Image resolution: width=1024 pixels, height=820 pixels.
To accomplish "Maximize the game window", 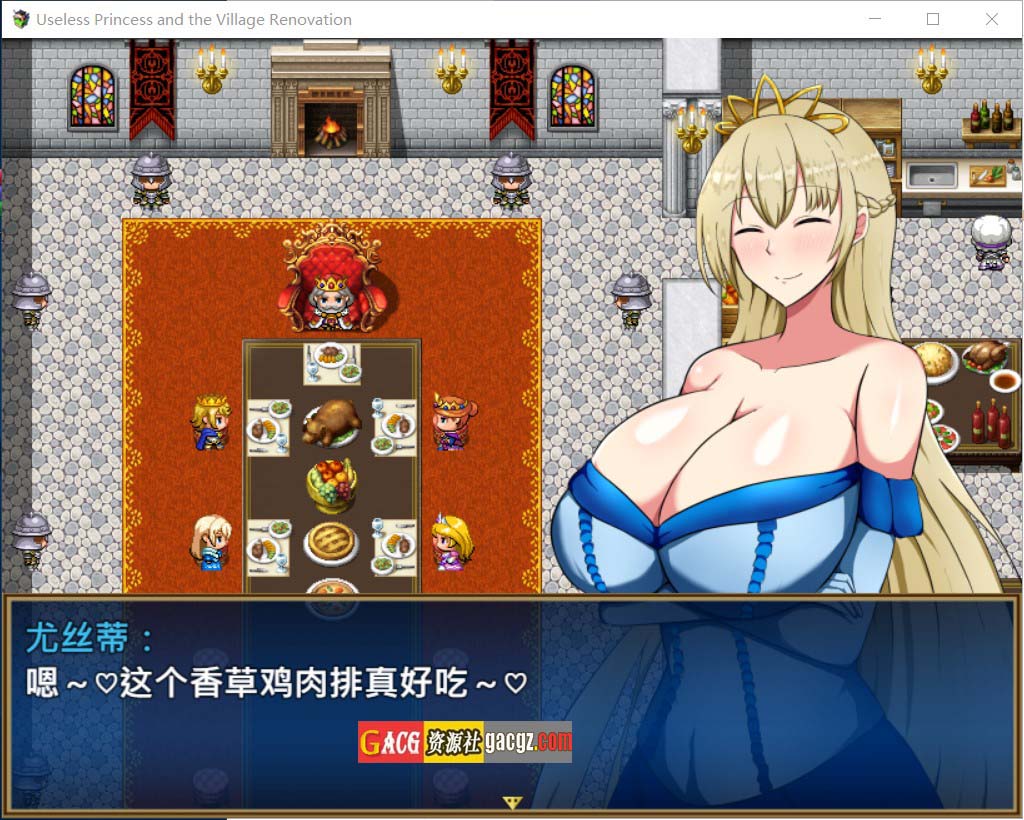I will [x=933, y=19].
